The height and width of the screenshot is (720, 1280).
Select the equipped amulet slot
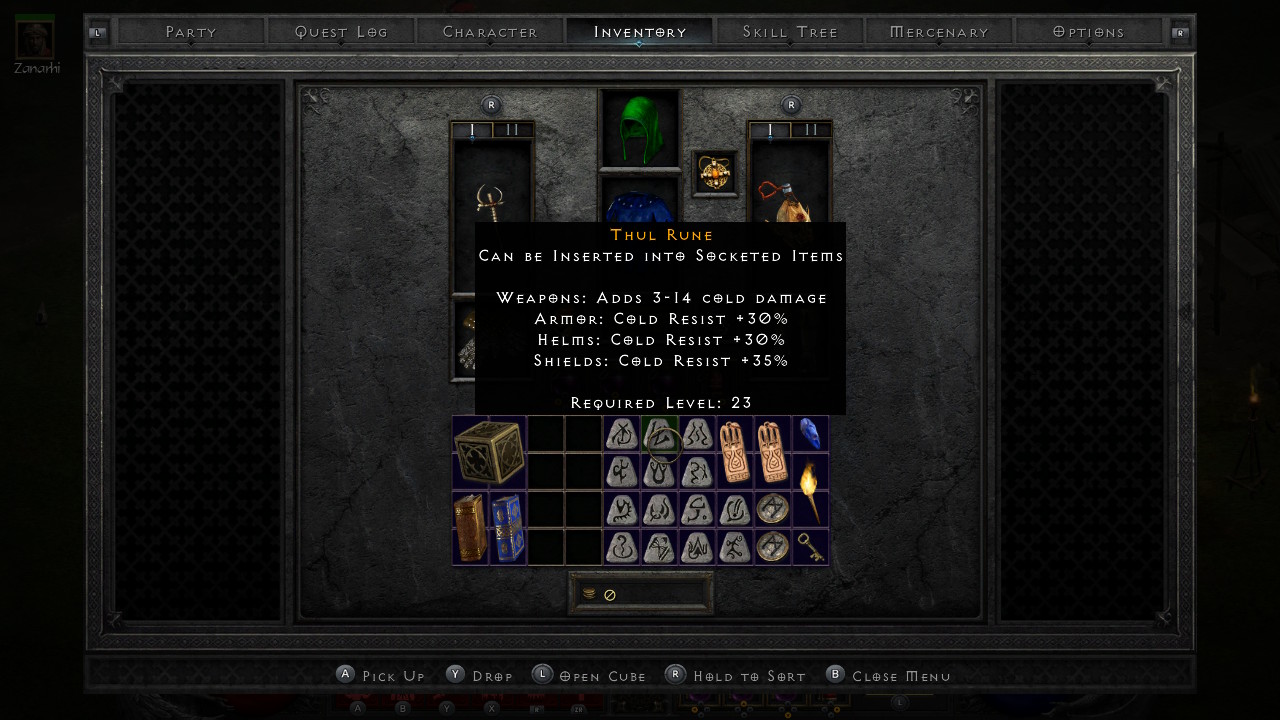tap(715, 174)
